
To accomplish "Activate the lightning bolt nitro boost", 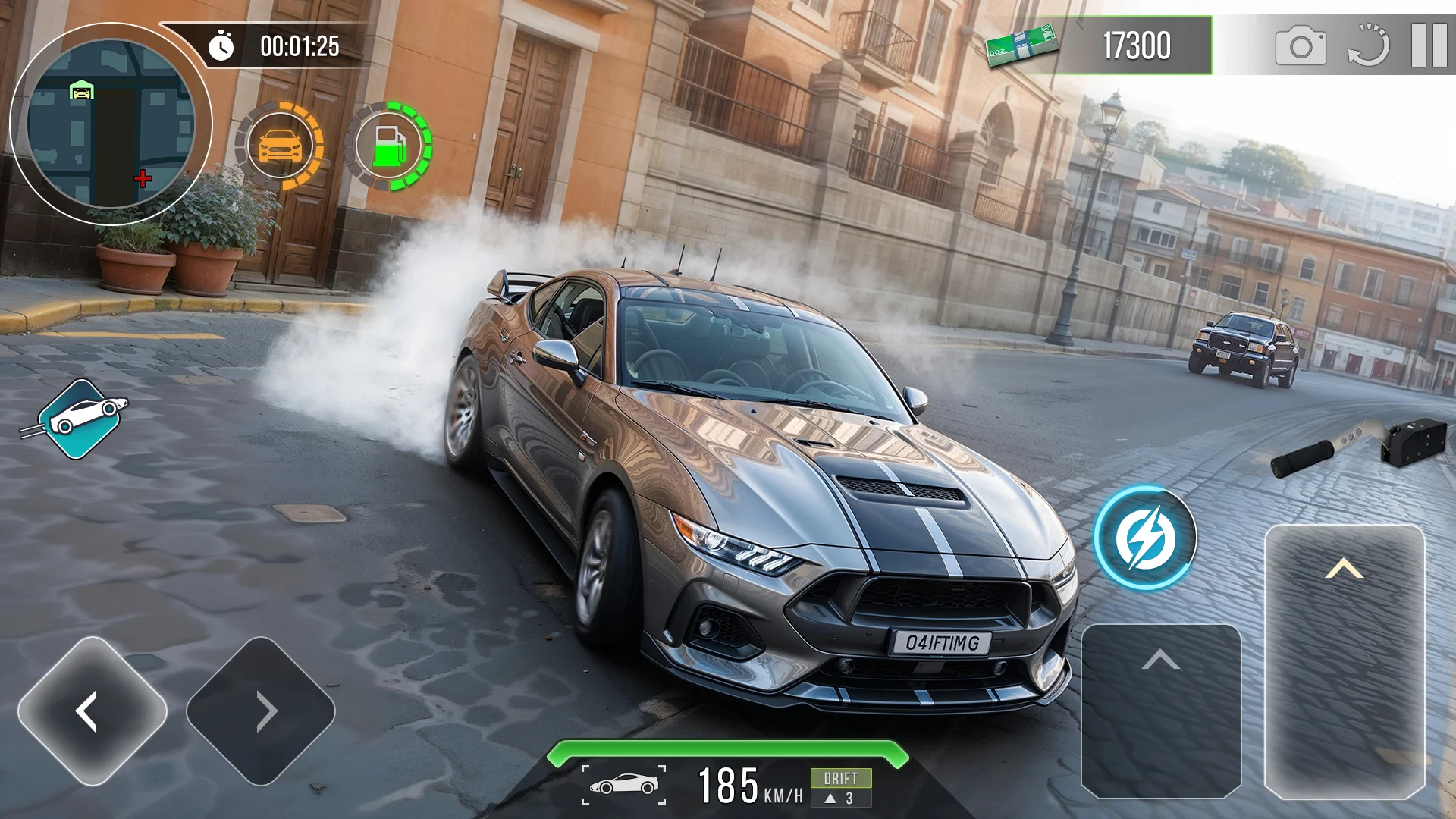I will (1145, 538).
